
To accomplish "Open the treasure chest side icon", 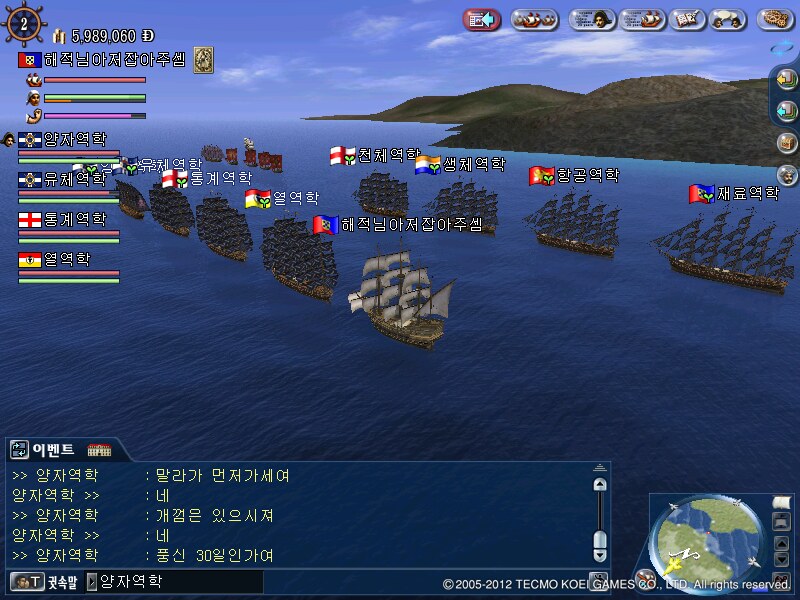I will click(787, 142).
